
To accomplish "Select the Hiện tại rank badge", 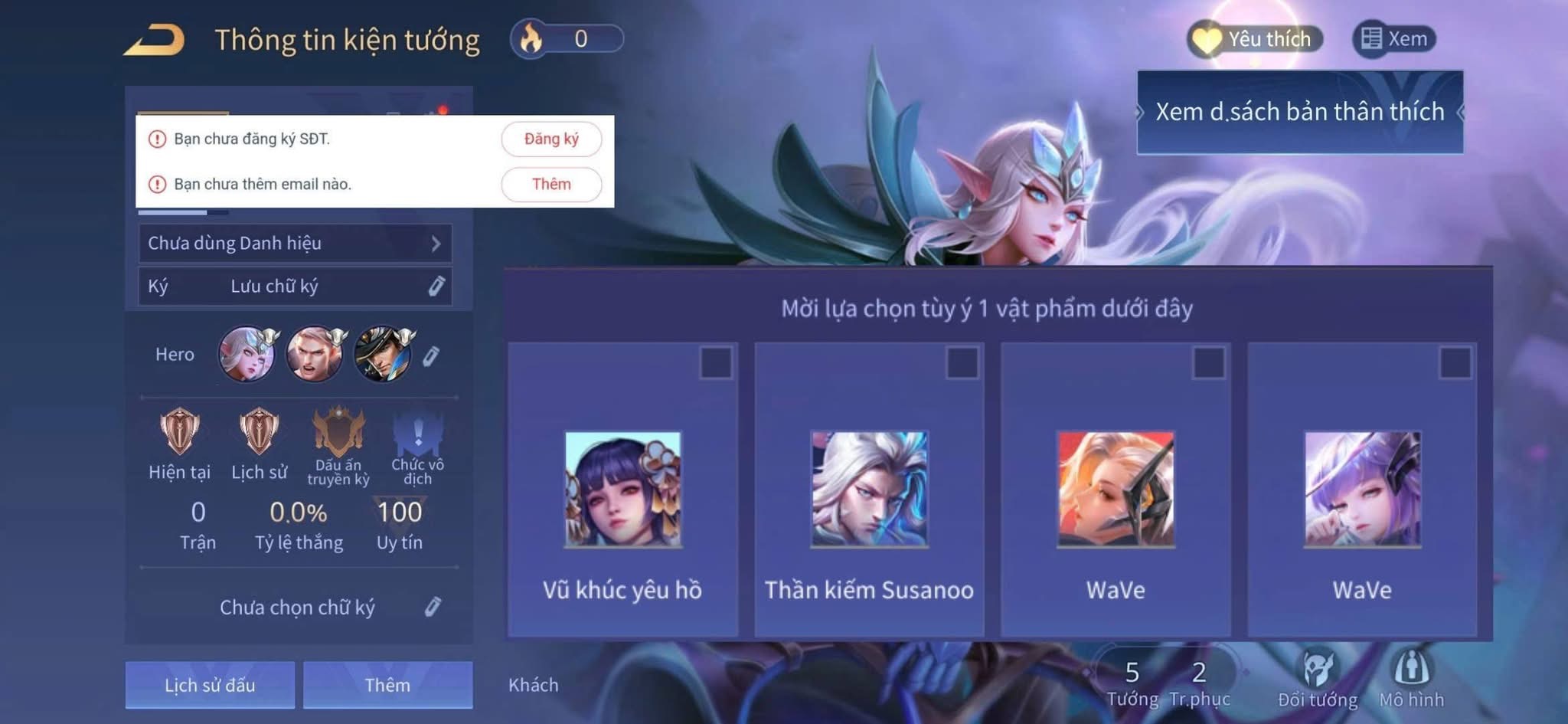I will coord(180,431).
